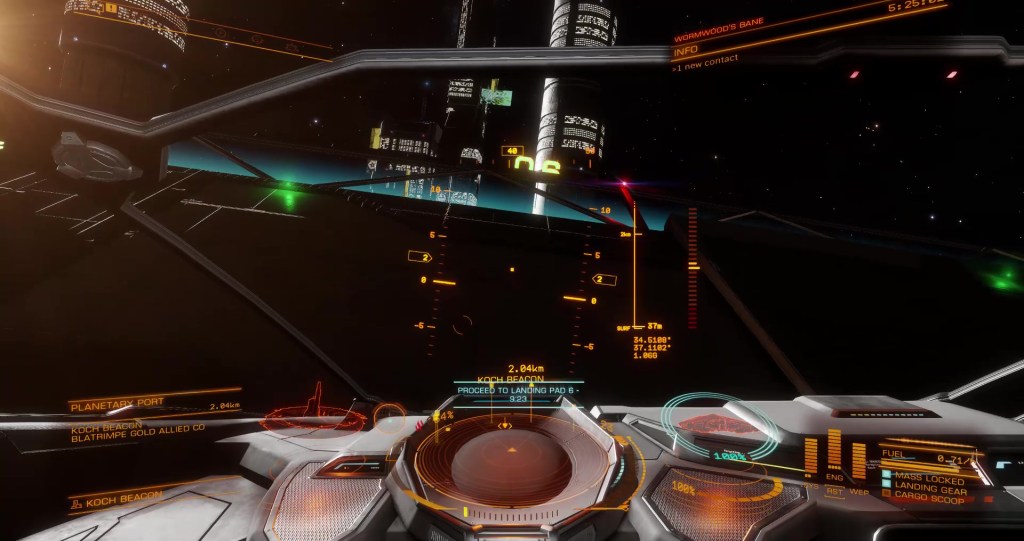Screen dimensions: 1024x541
Task: Select the Planetary Port target panel
Action: (154, 406)
